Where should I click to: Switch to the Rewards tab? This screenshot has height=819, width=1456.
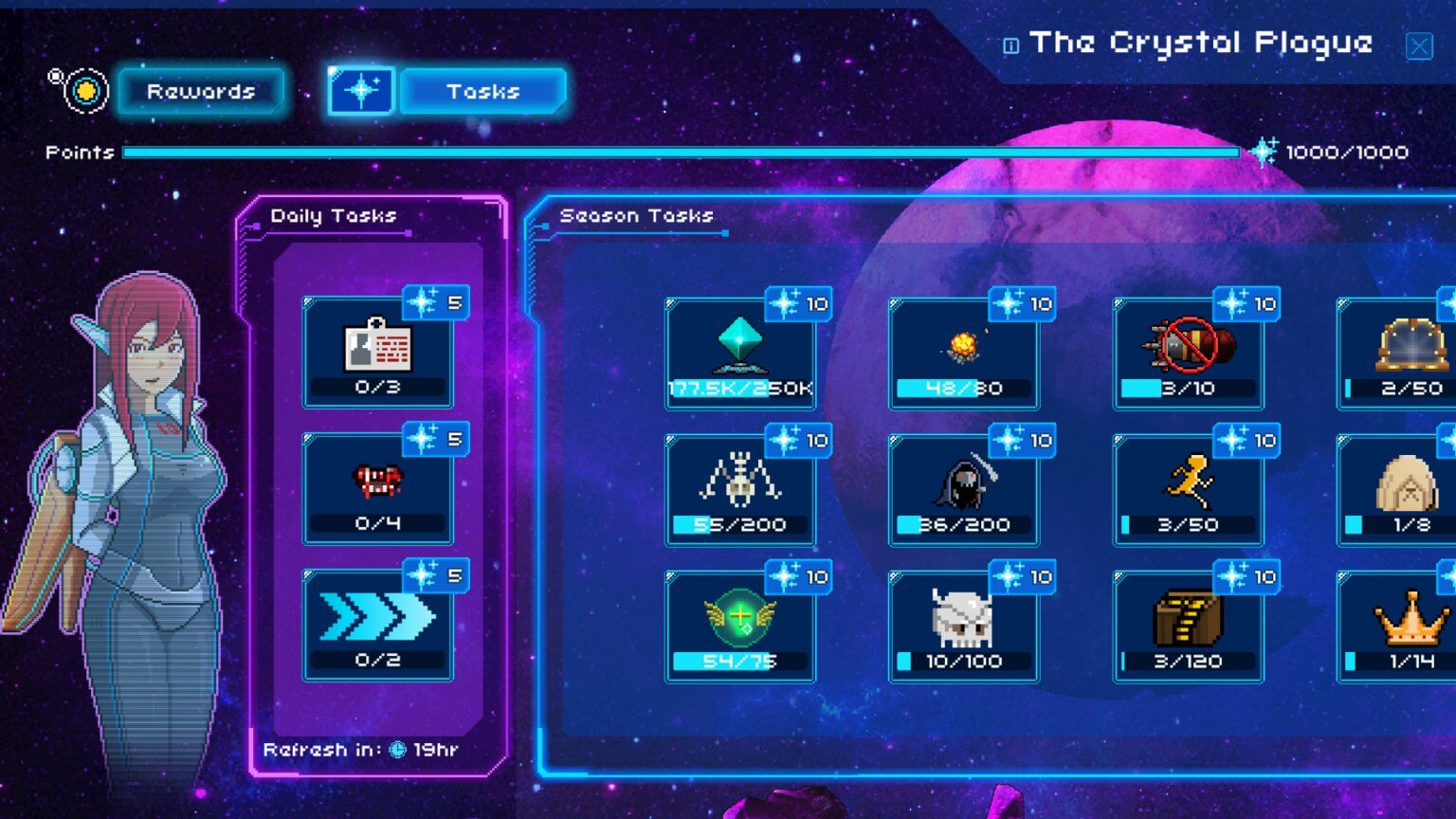201,91
